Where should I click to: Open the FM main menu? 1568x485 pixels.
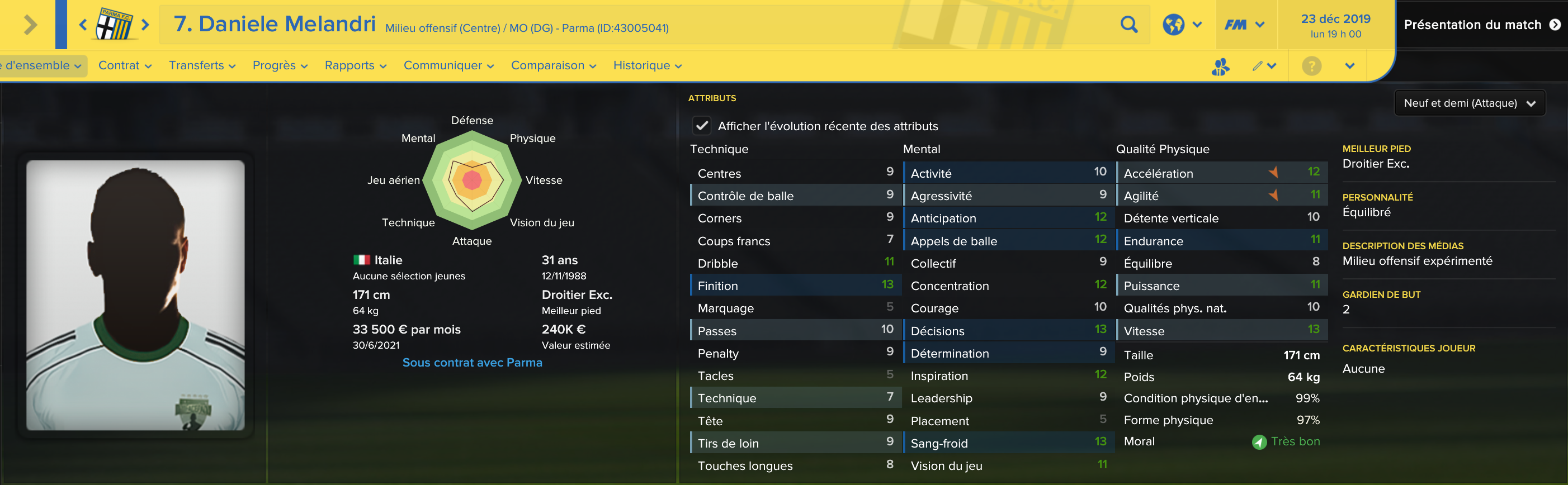coord(1244,25)
